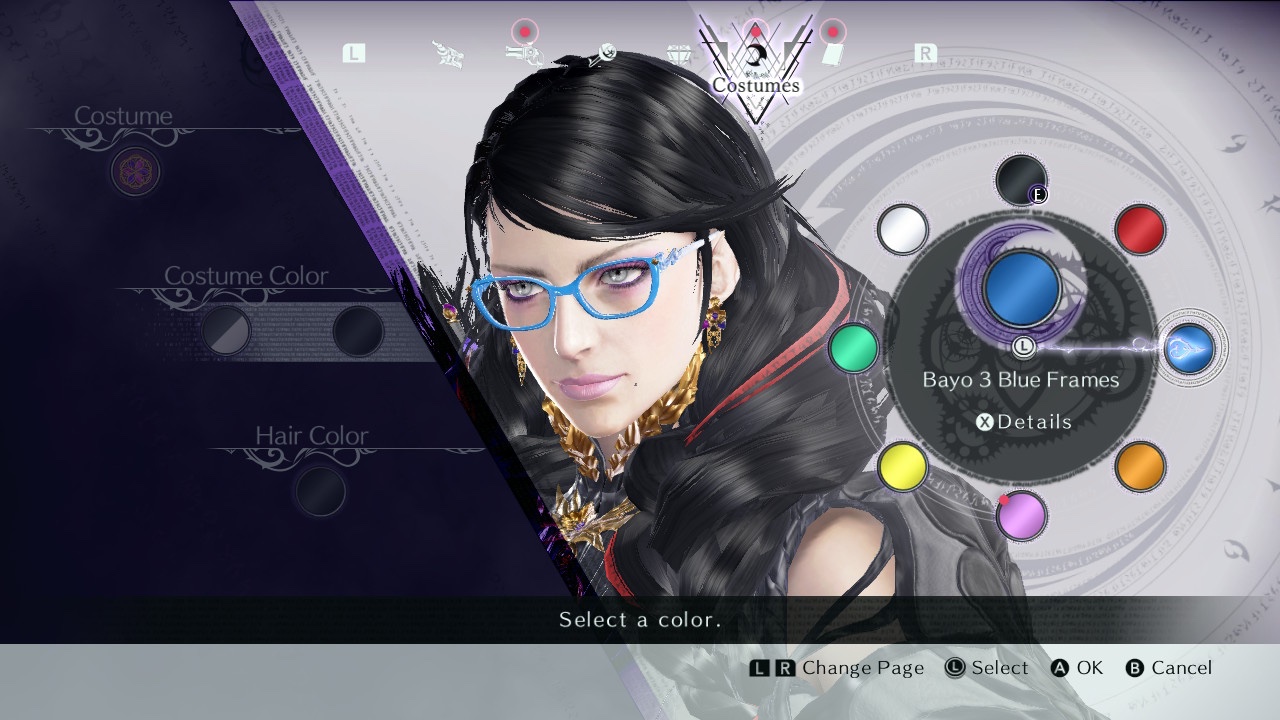Click the large blue preview circle in the wheel
This screenshot has height=720, width=1280.
pyautogui.click(x=1021, y=289)
